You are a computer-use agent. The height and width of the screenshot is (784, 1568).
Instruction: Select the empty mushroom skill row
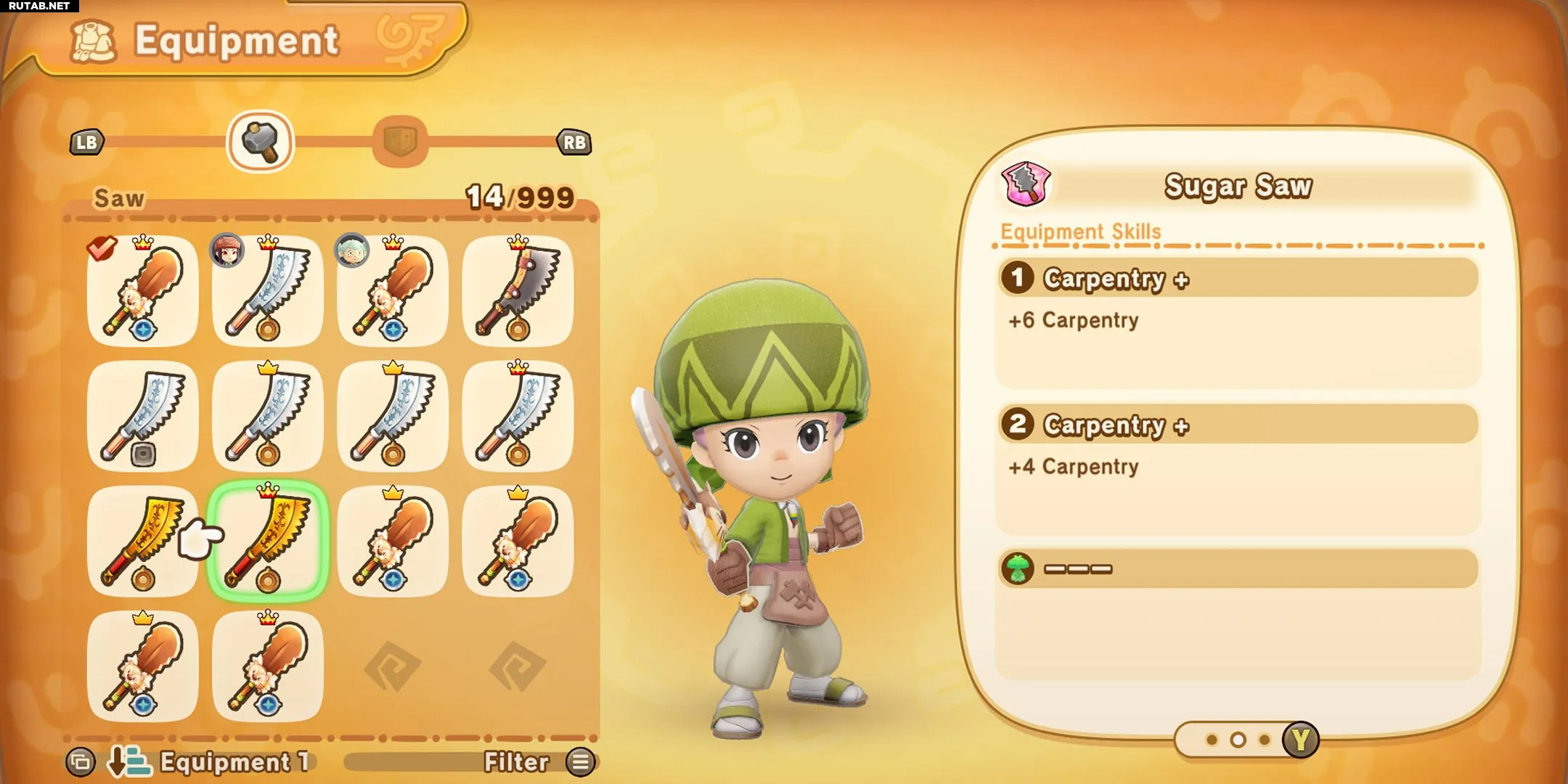1238,568
